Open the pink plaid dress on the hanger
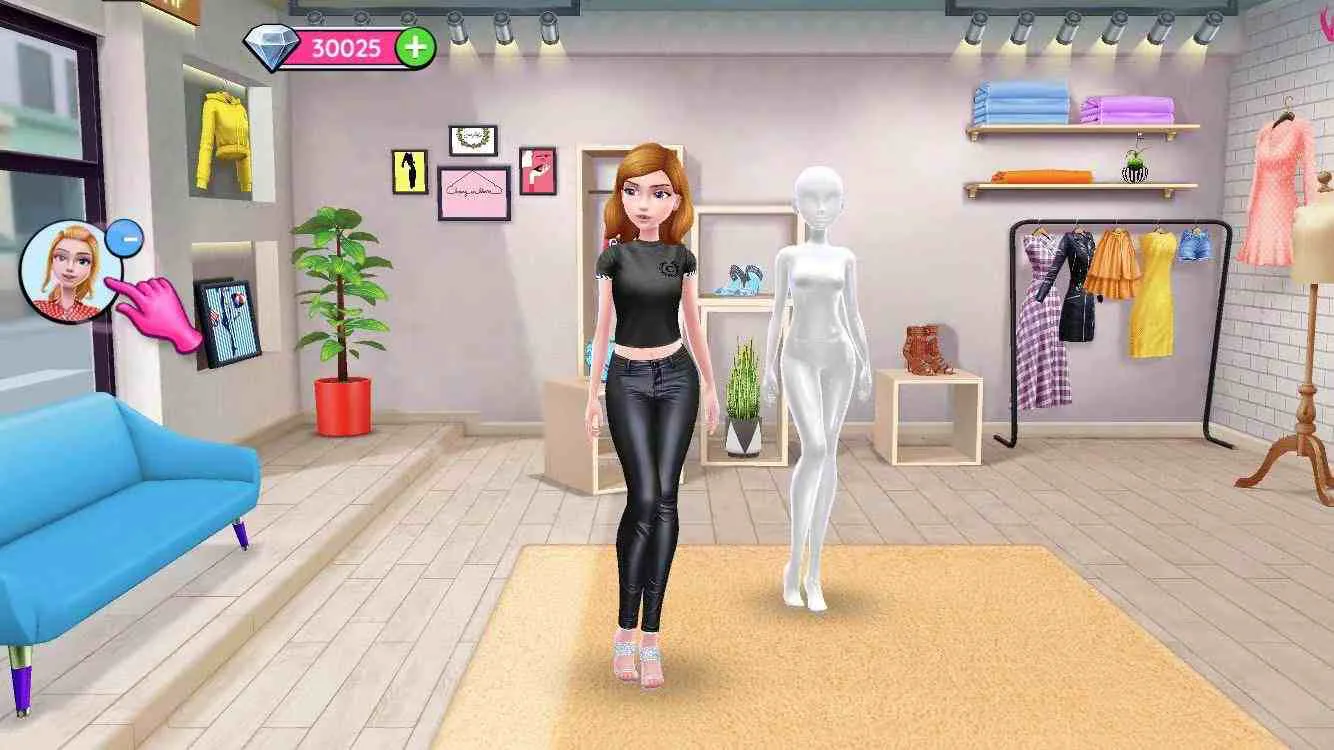This screenshot has height=750, width=1334. [x=1035, y=300]
